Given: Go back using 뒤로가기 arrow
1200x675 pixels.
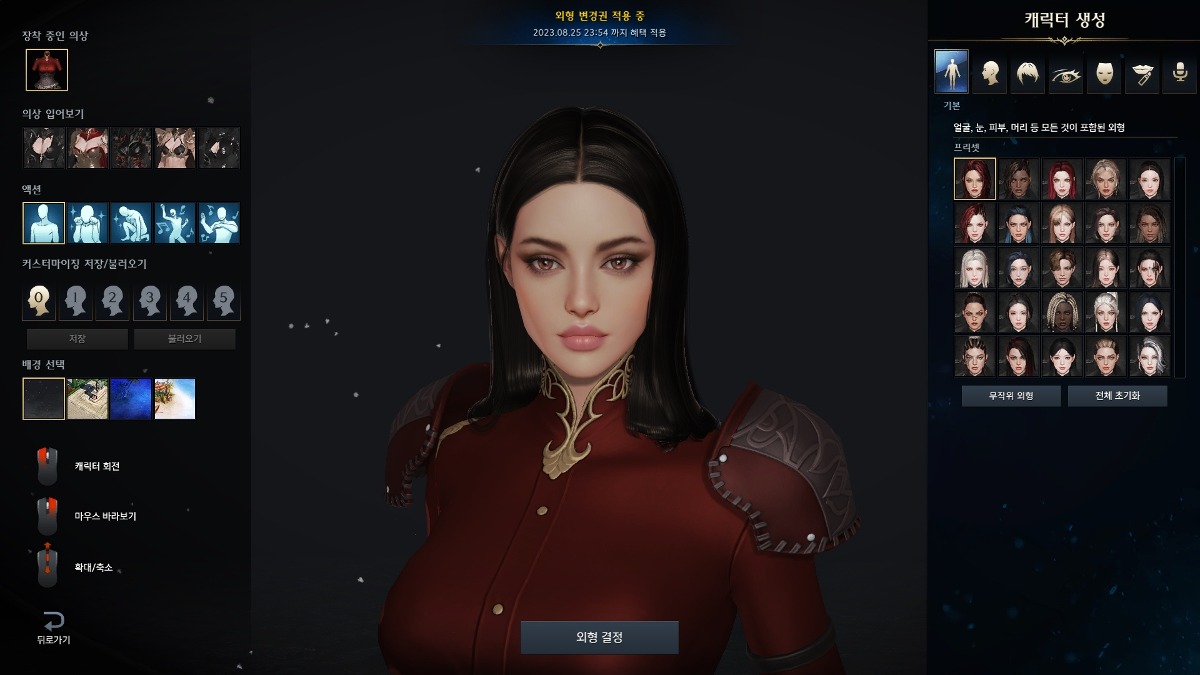Looking at the screenshot, I should pyautogui.click(x=53, y=626).
